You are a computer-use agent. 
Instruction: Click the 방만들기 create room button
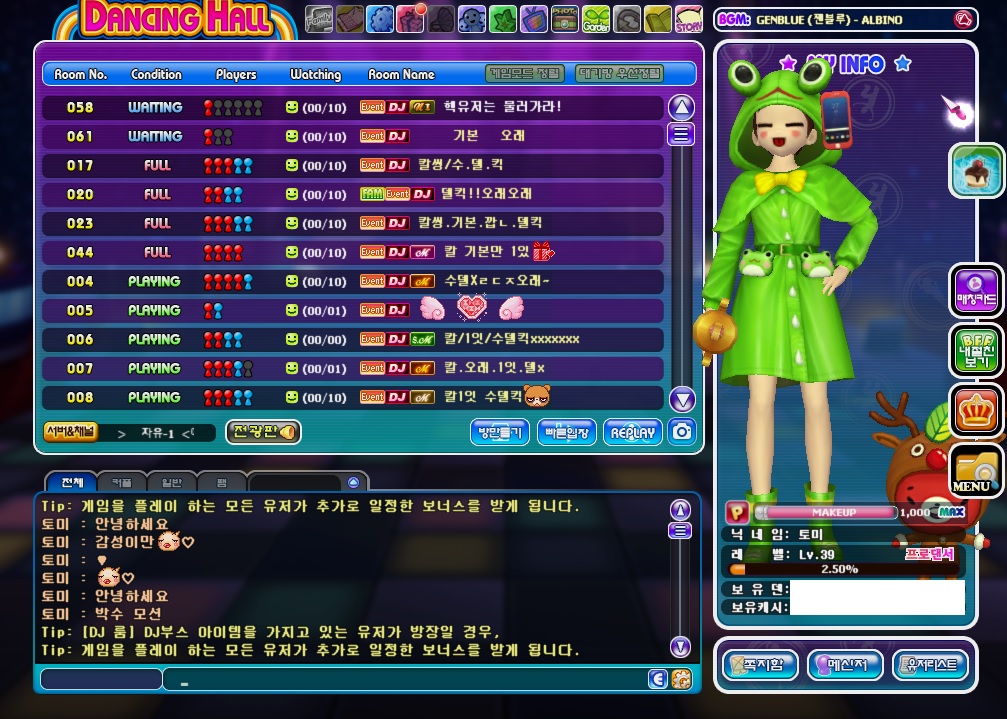pos(499,432)
